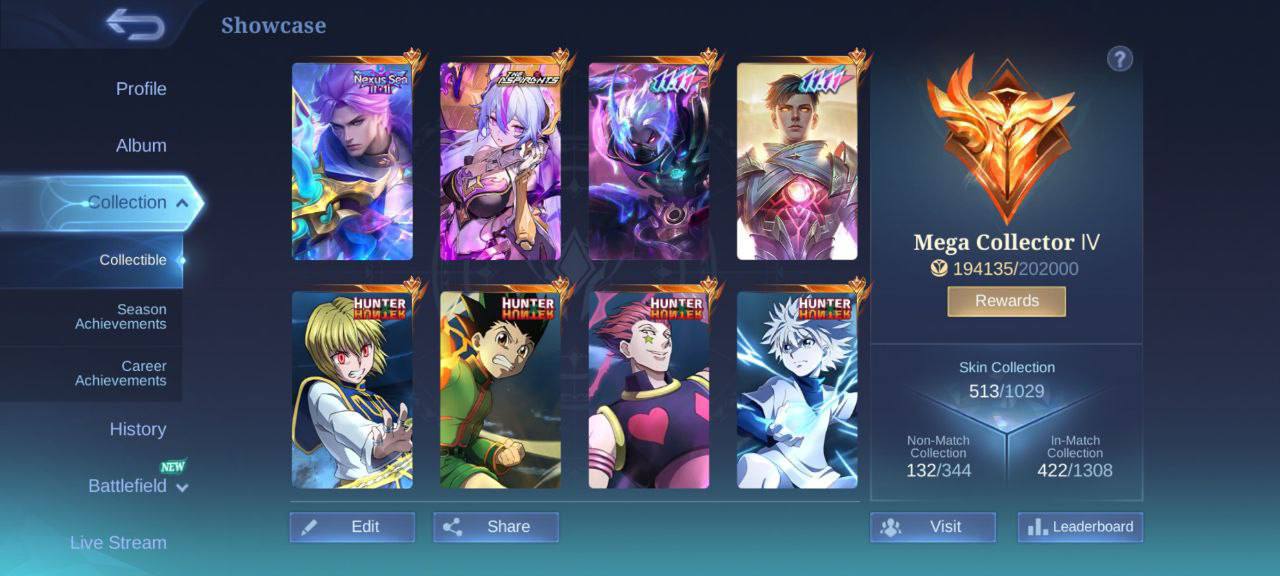Select the Collectible sub-tab

[x=133, y=260]
